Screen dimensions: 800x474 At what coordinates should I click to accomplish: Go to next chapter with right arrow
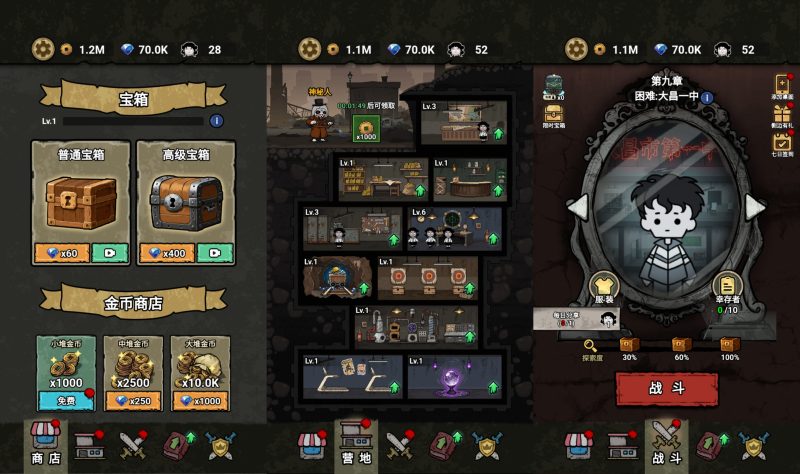click(x=755, y=206)
